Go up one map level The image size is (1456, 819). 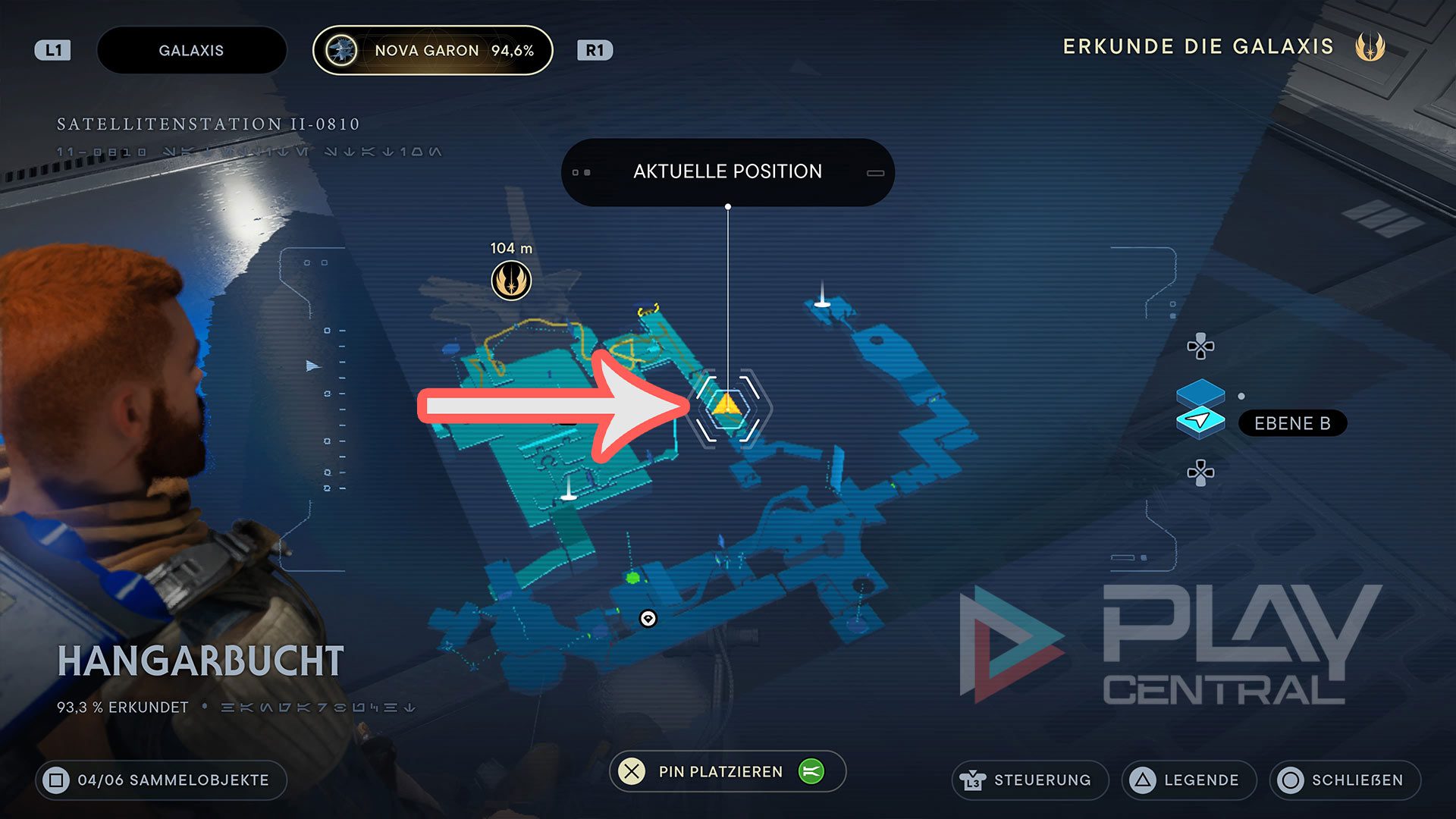pyautogui.click(x=1200, y=347)
